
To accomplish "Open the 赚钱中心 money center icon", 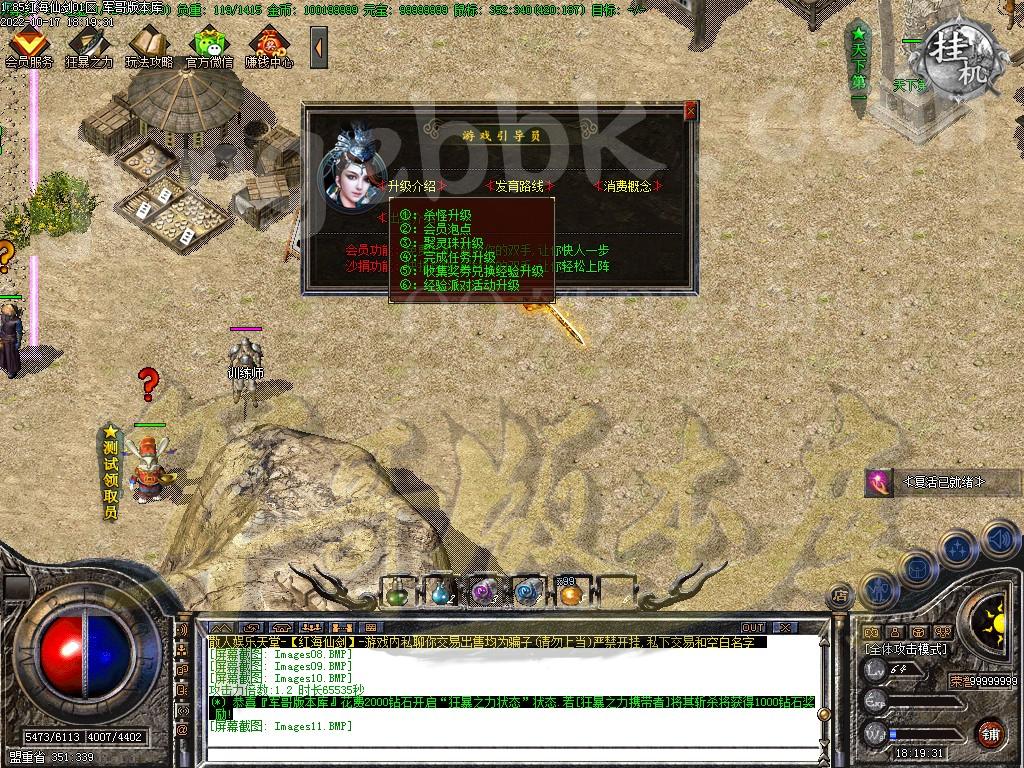I will tap(269, 46).
